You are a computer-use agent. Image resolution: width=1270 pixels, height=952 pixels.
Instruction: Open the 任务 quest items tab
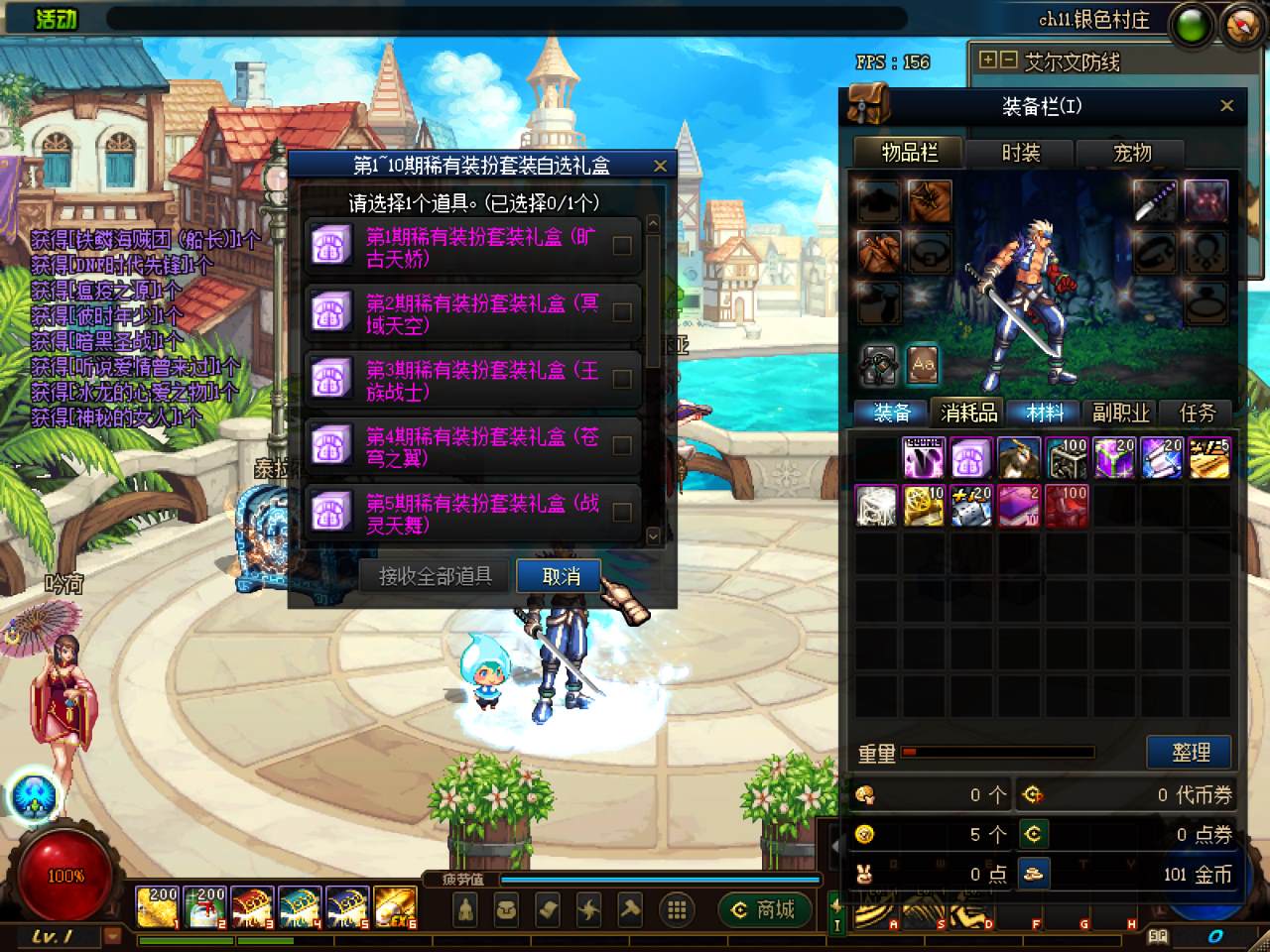[1197, 413]
